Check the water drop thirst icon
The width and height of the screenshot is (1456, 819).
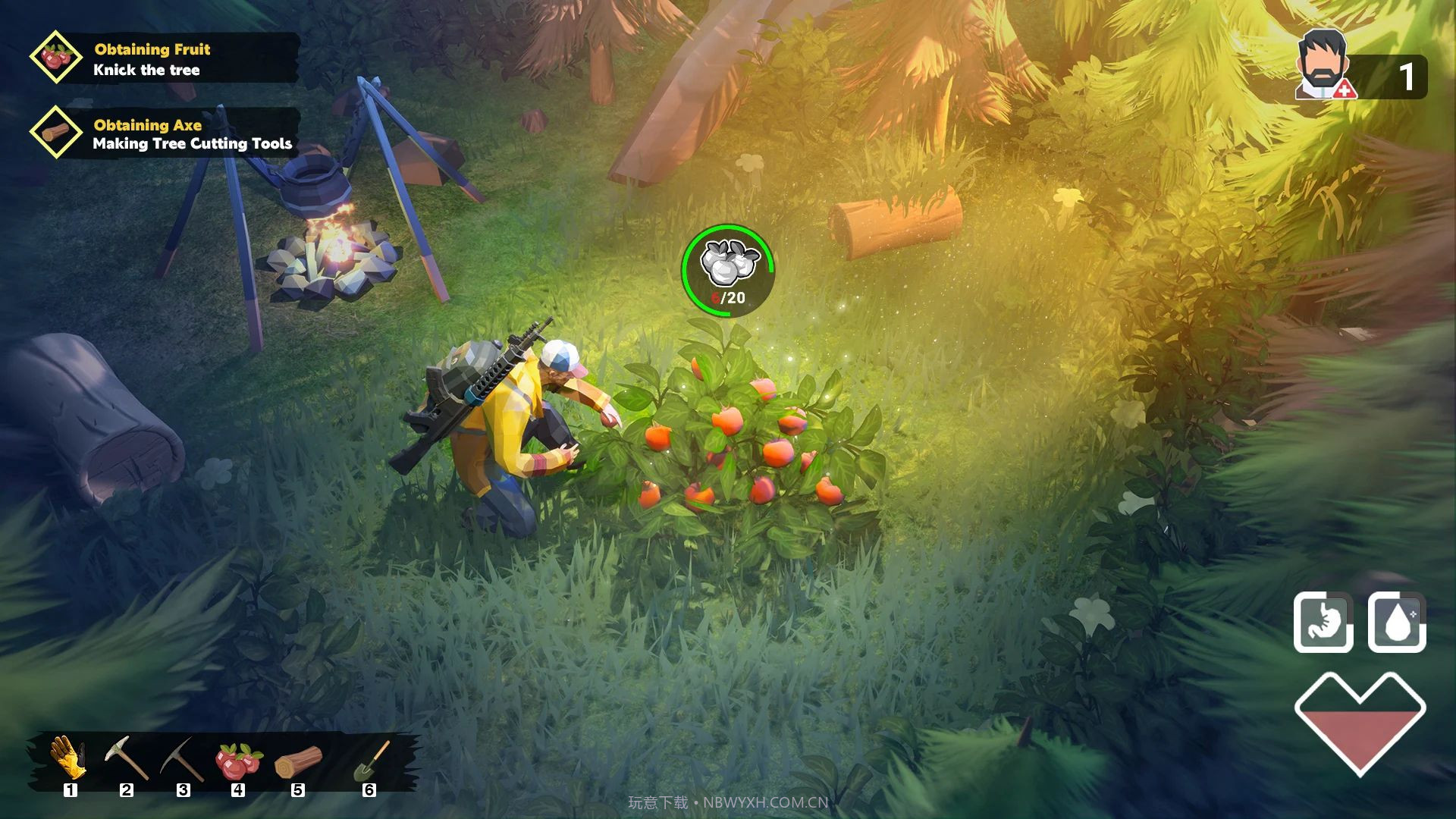coord(1397,623)
